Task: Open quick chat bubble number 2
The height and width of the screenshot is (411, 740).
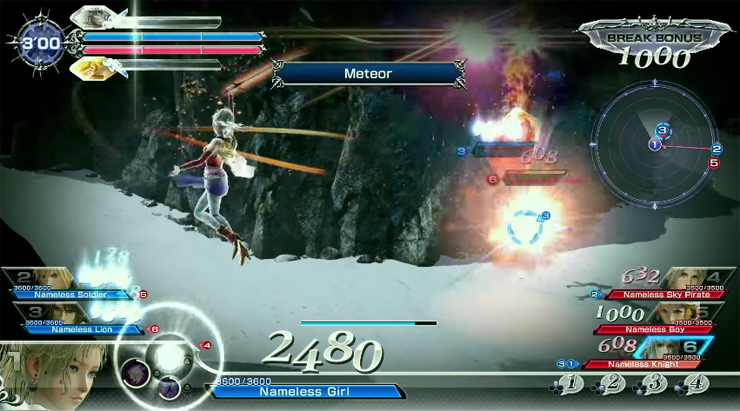Action: pyautogui.click(x=613, y=384)
